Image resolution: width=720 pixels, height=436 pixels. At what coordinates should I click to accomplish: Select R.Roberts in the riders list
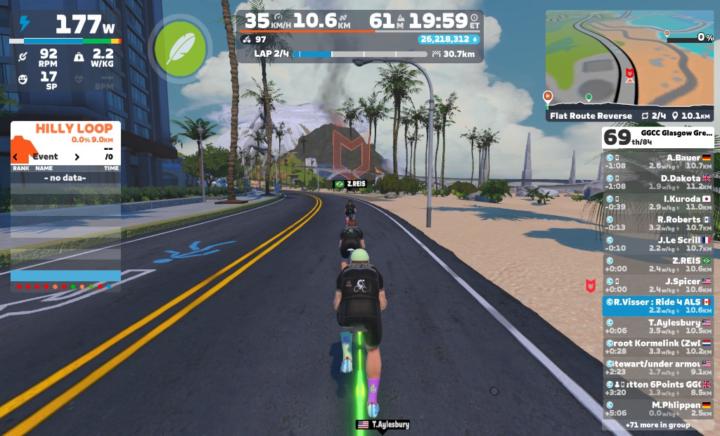click(658, 223)
